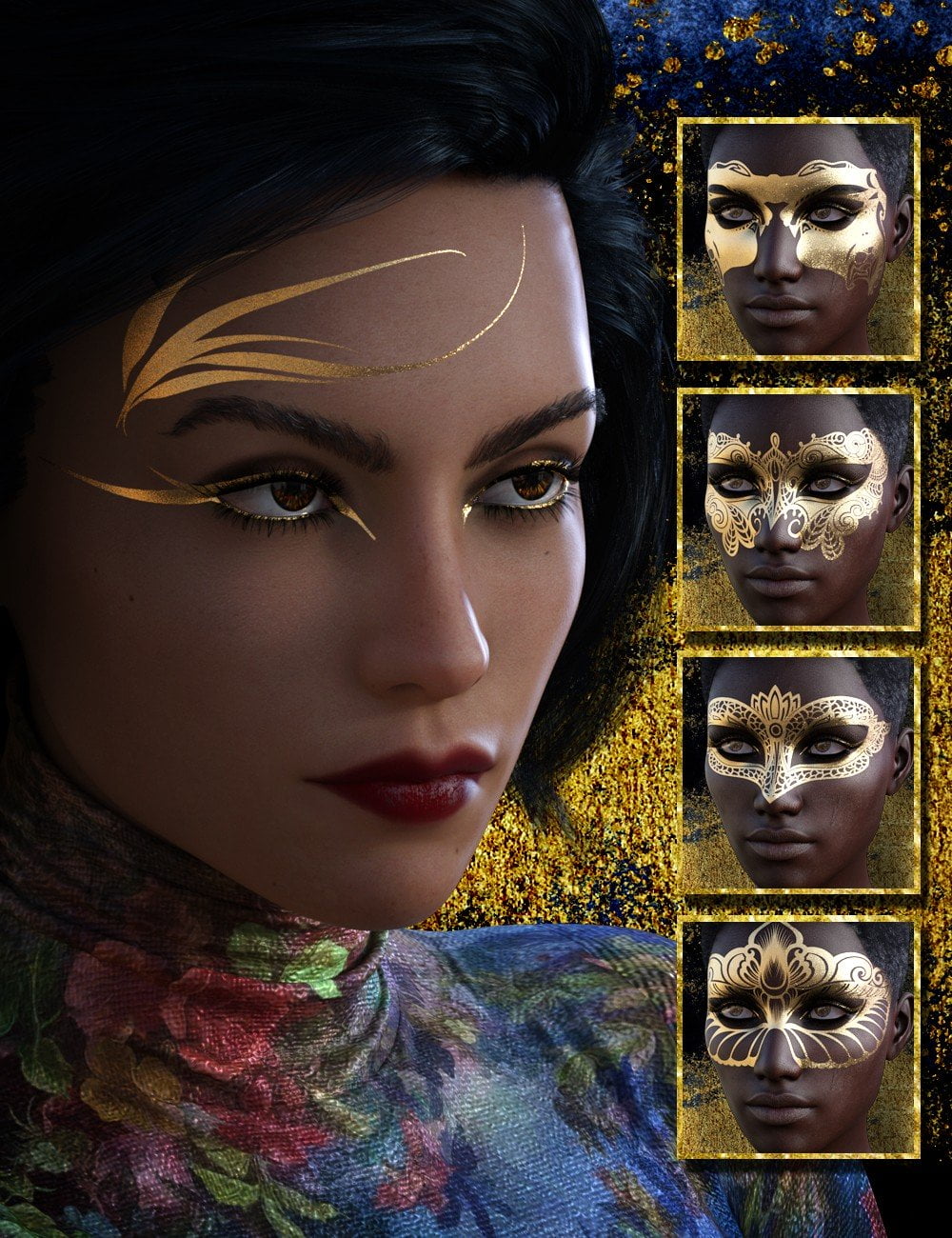Open the lotus-crested masquerade mask thumbnail
This screenshot has height=1238, width=952.
point(798,773)
